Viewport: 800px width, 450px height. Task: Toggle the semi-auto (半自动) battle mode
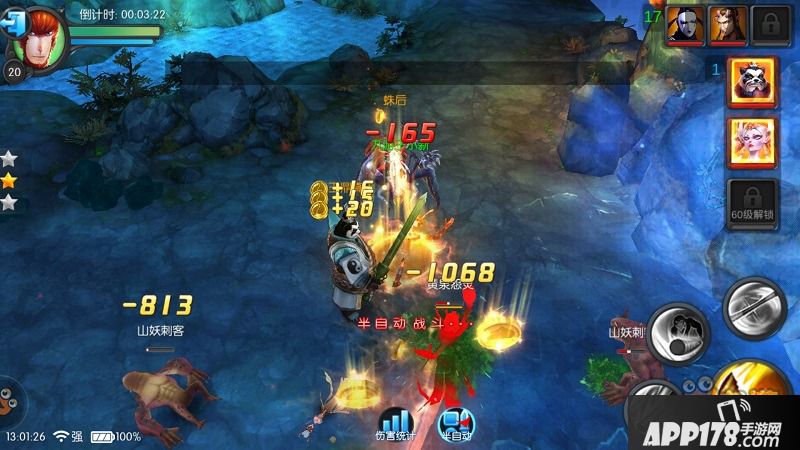(454, 424)
